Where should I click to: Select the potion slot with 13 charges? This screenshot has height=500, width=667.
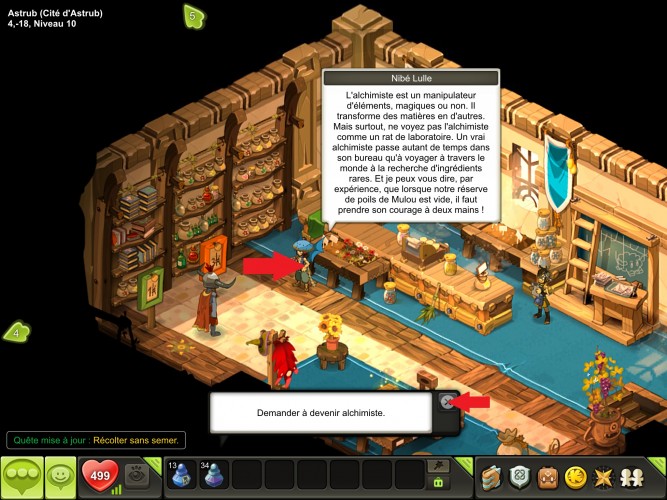[x=182, y=476]
